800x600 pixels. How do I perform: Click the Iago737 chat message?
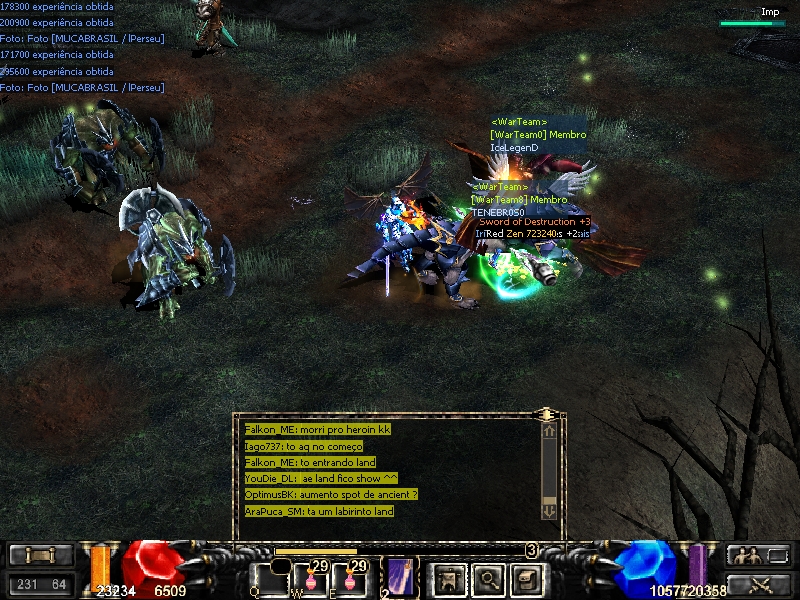304,446
